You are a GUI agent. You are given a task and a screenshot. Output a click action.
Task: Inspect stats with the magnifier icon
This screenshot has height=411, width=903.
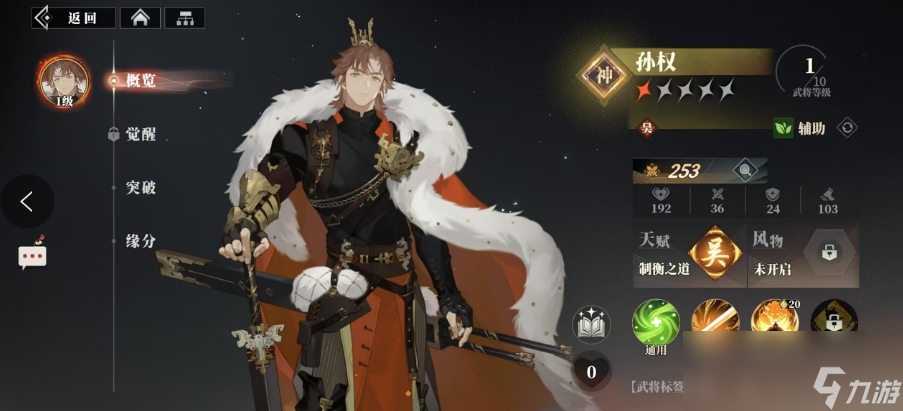click(742, 170)
